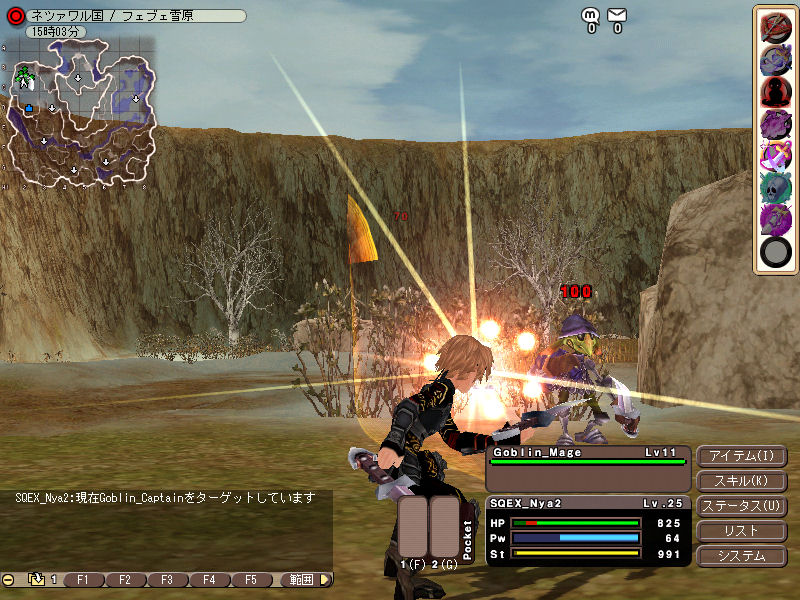Open the envelope mail icon

[617, 15]
